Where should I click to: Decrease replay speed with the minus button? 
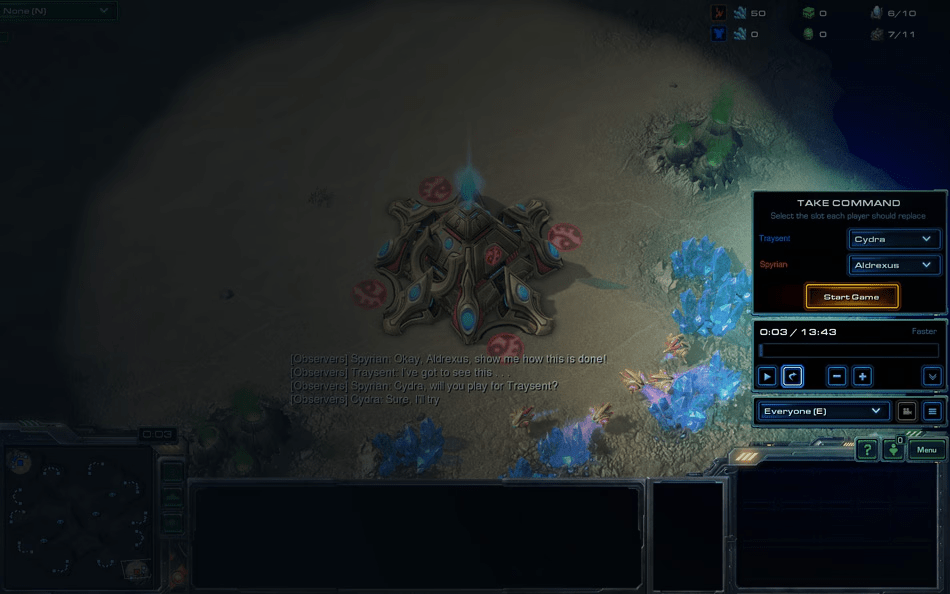point(837,377)
